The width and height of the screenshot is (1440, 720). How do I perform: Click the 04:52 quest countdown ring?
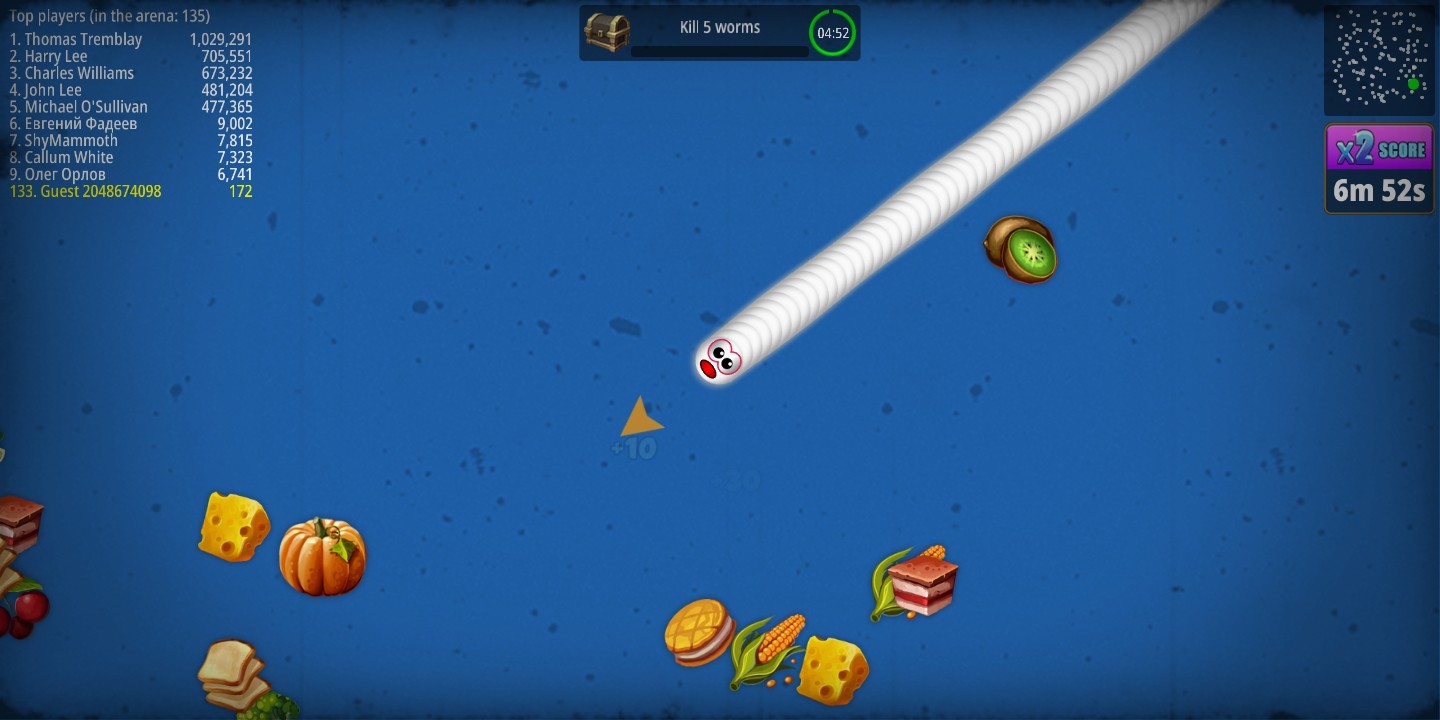[x=832, y=31]
